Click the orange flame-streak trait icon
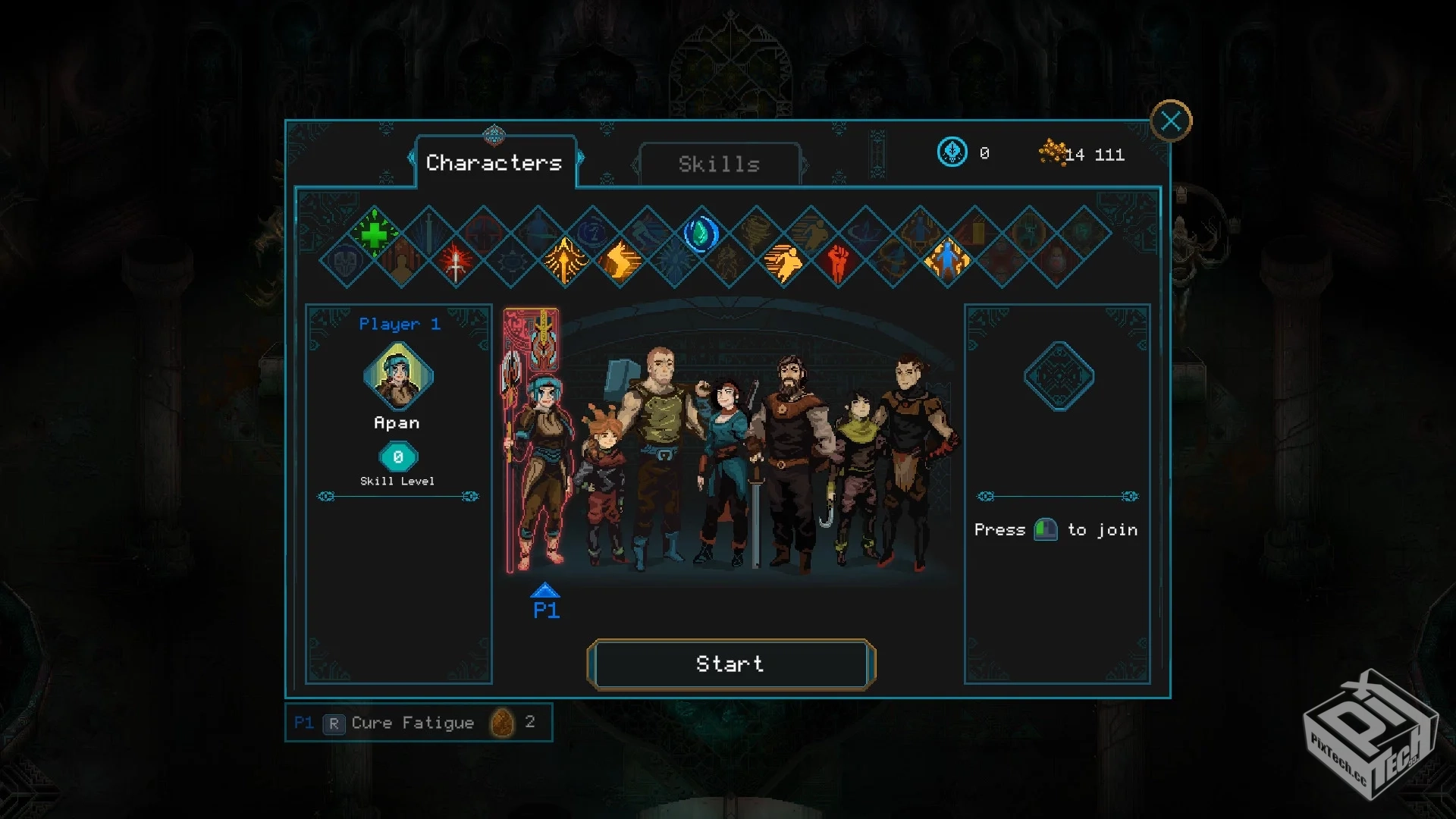The height and width of the screenshot is (819, 1456). pyautogui.click(x=620, y=262)
